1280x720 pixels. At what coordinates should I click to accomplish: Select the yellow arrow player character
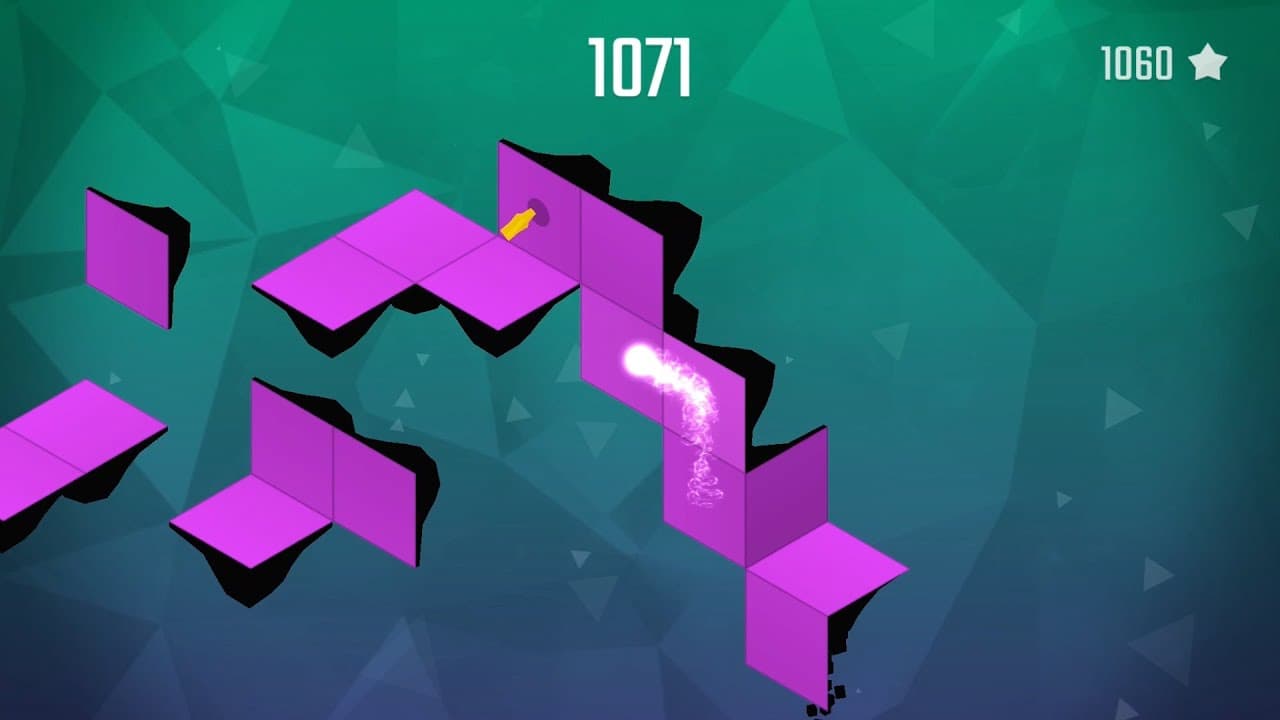(519, 222)
